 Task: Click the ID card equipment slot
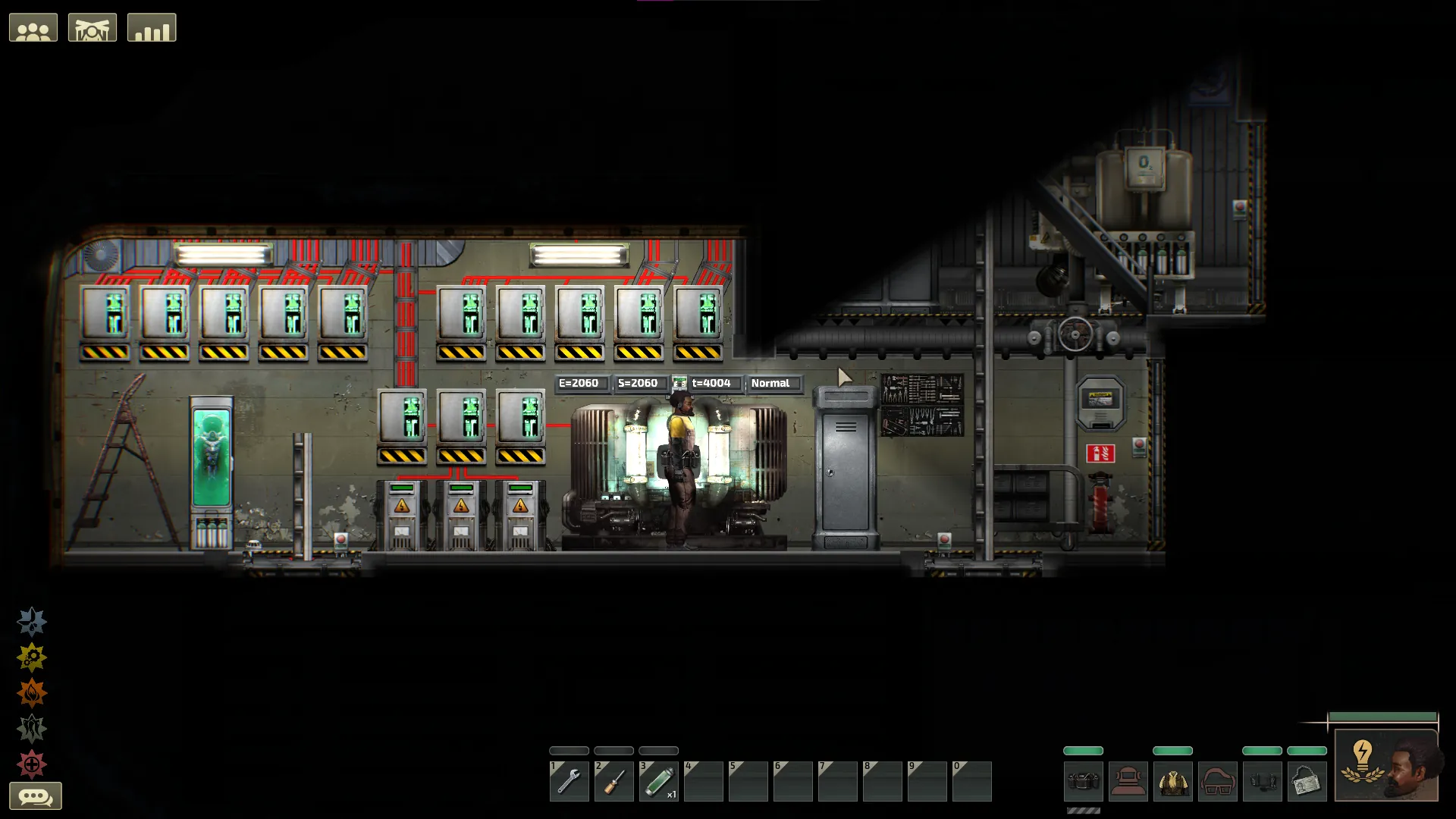[1307, 781]
